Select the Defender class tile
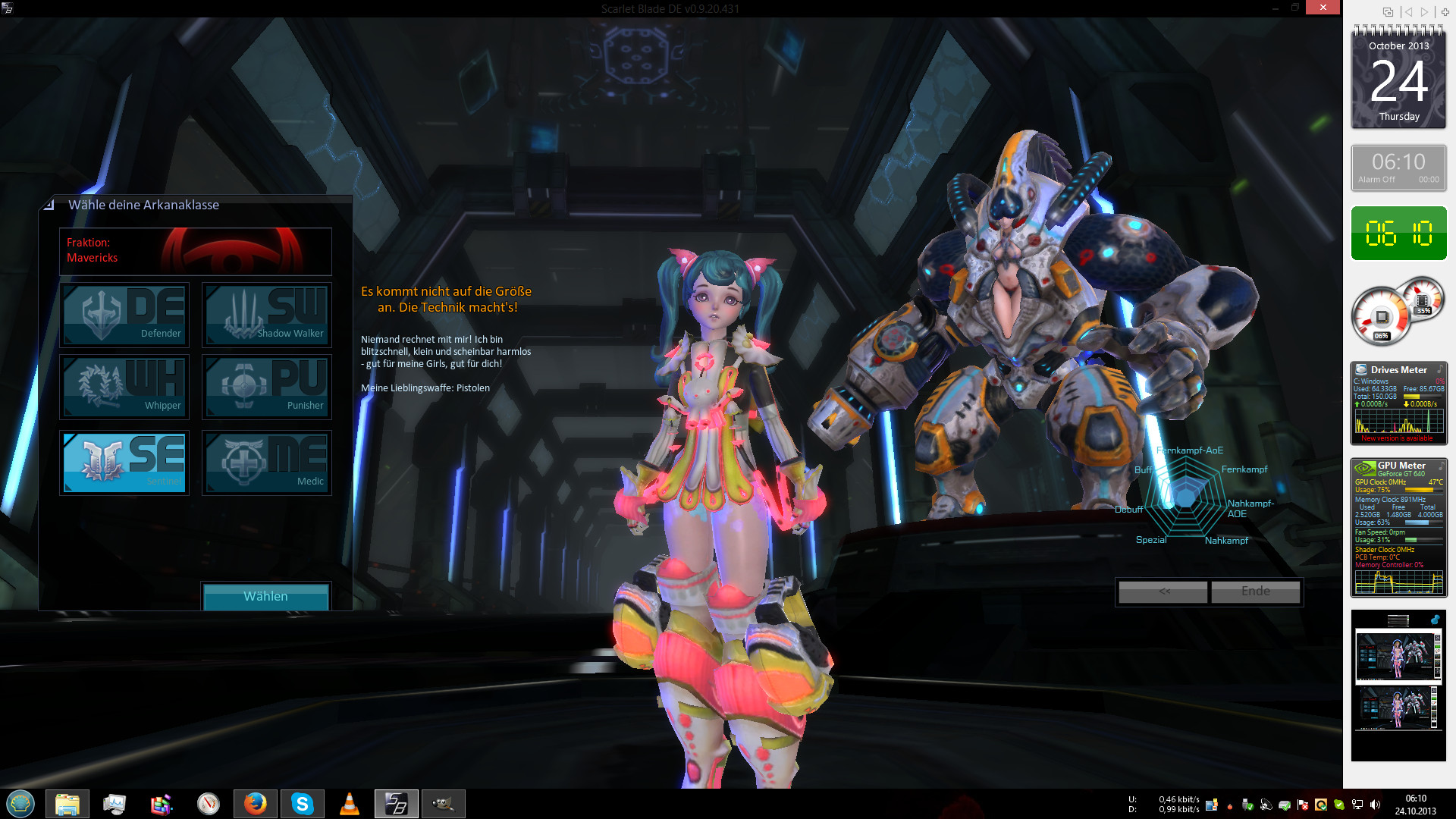This screenshot has height=819, width=1456. [x=124, y=315]
